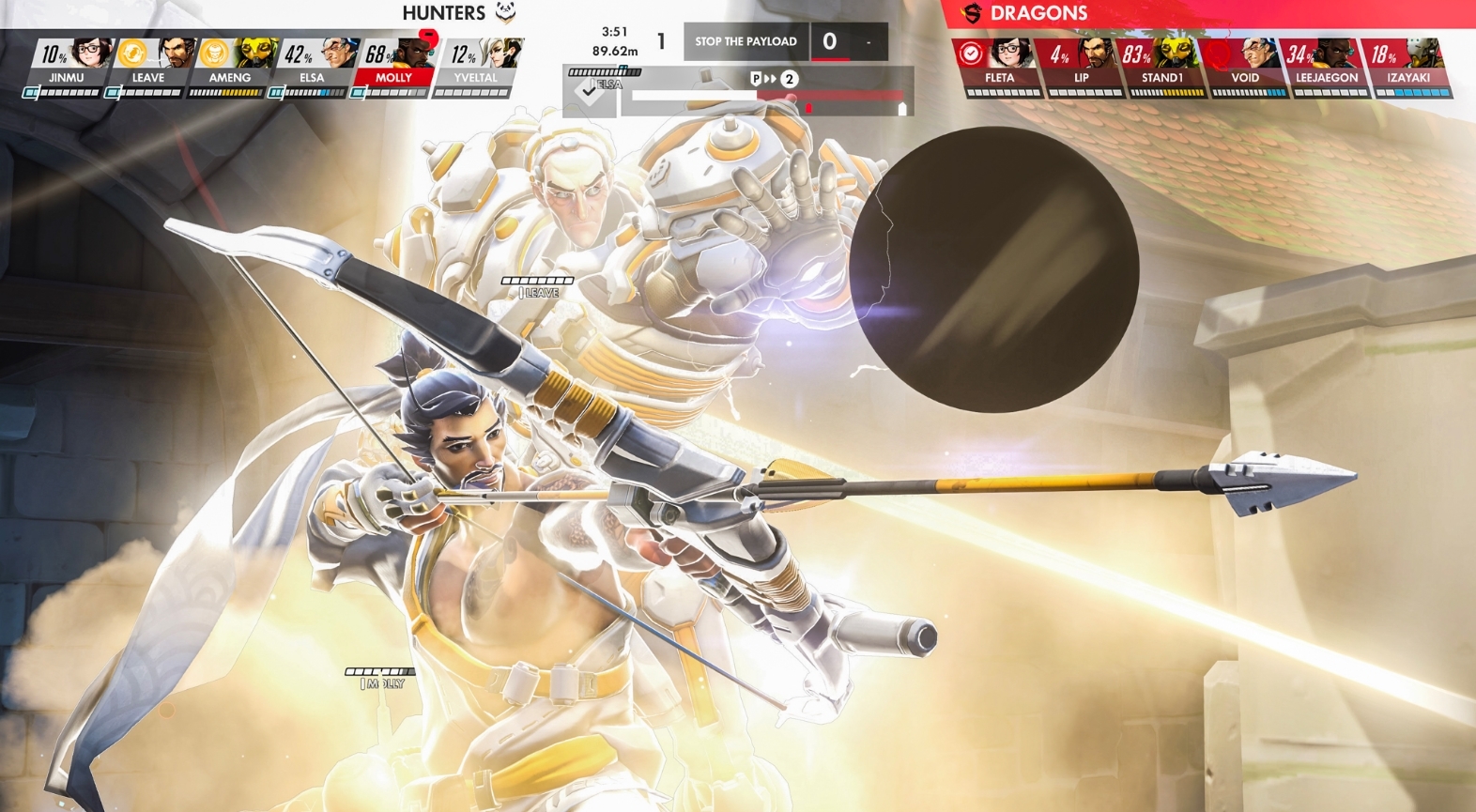Spectate LEAVE from the Hunters roster
The width and height of the screenshot is (1476, 812).
tap(148, 67)
